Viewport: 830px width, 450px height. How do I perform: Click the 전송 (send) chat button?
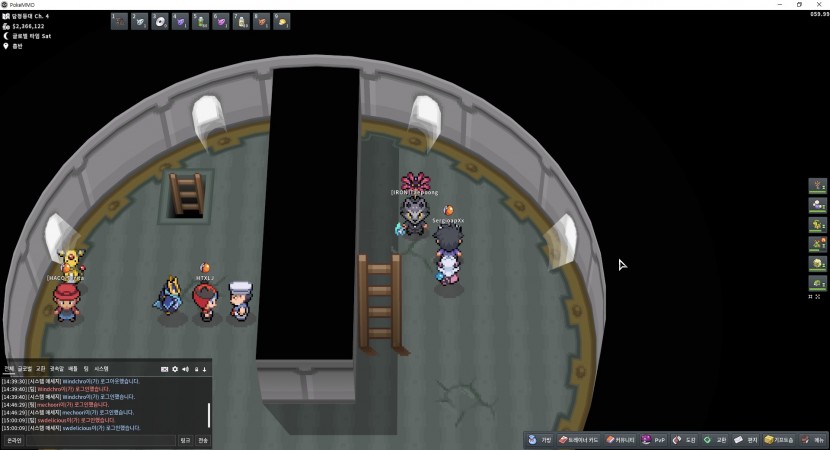click(203, 440)
